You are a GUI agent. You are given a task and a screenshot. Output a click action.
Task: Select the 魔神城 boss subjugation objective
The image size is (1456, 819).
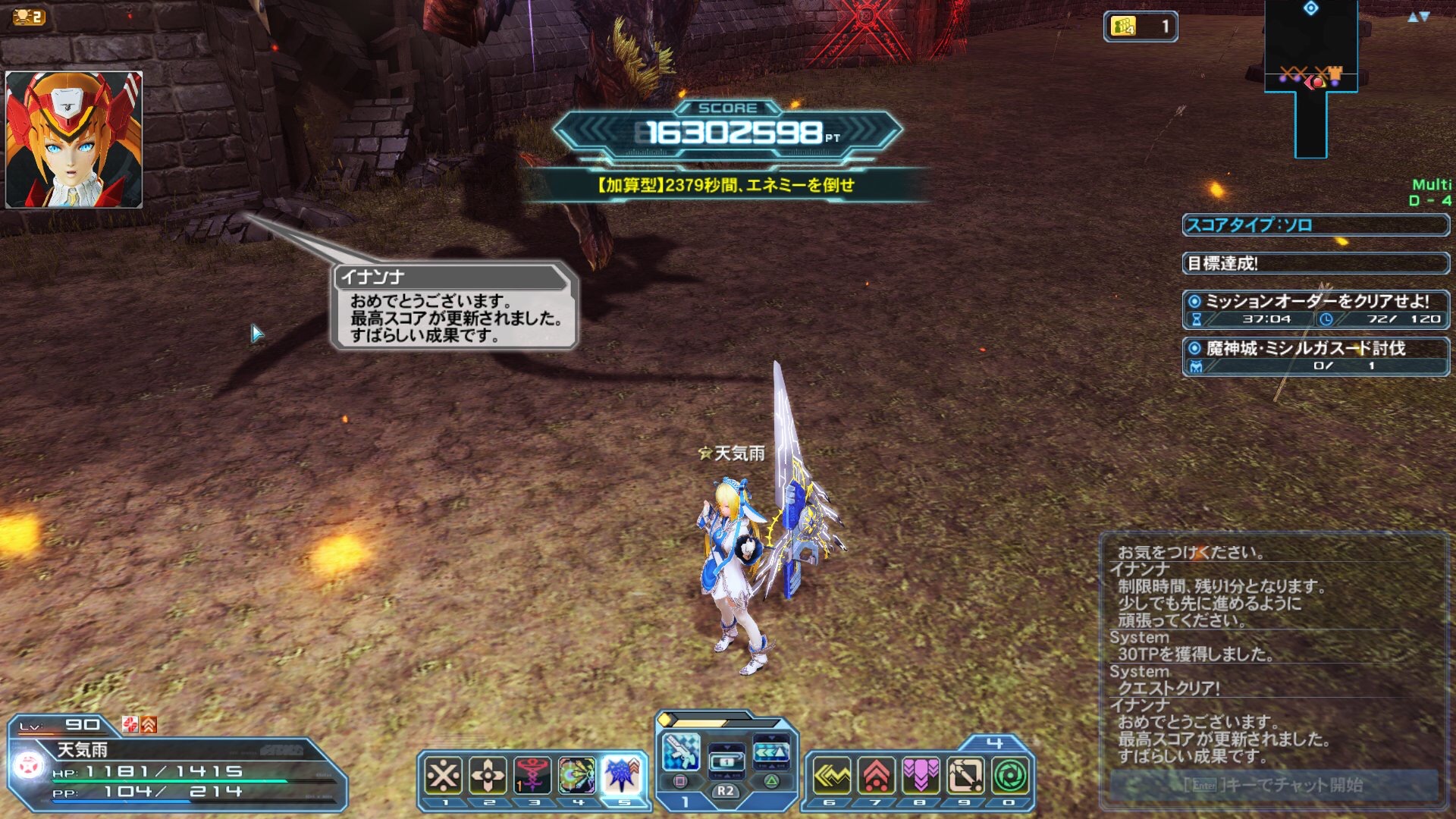1316,356
